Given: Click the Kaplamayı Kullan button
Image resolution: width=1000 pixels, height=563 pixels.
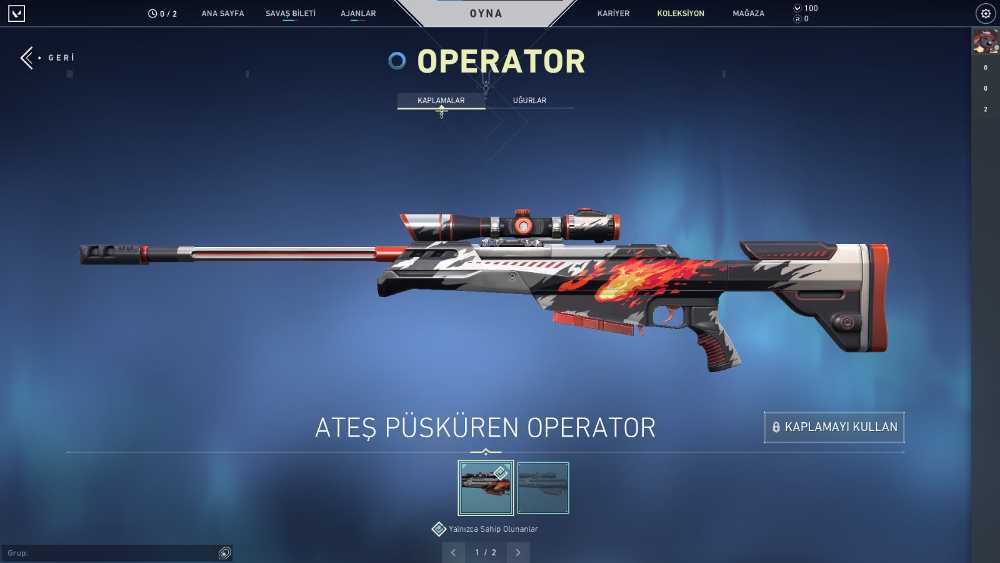Looking at the screenshot, I should coord(834,427).
